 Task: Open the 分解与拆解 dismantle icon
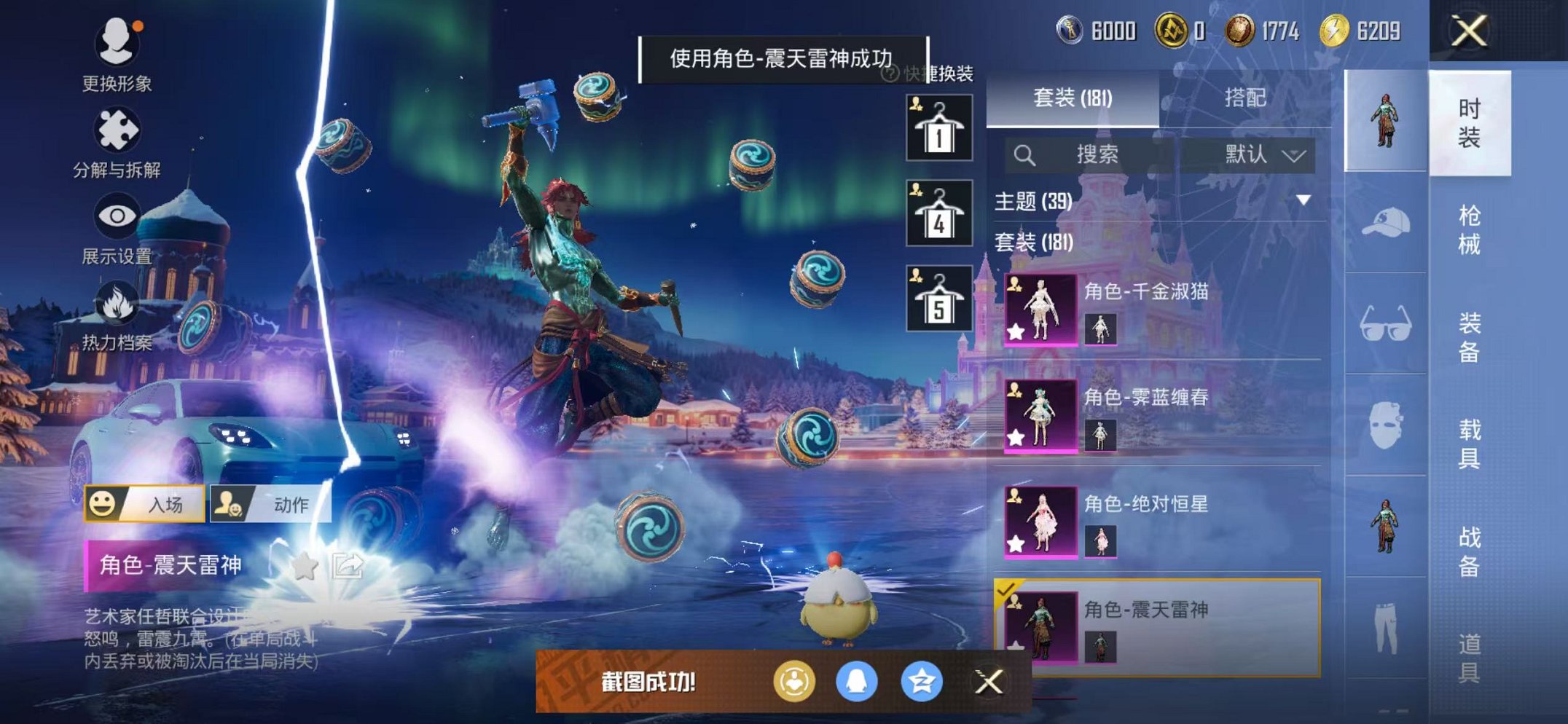tap(117, 129)
